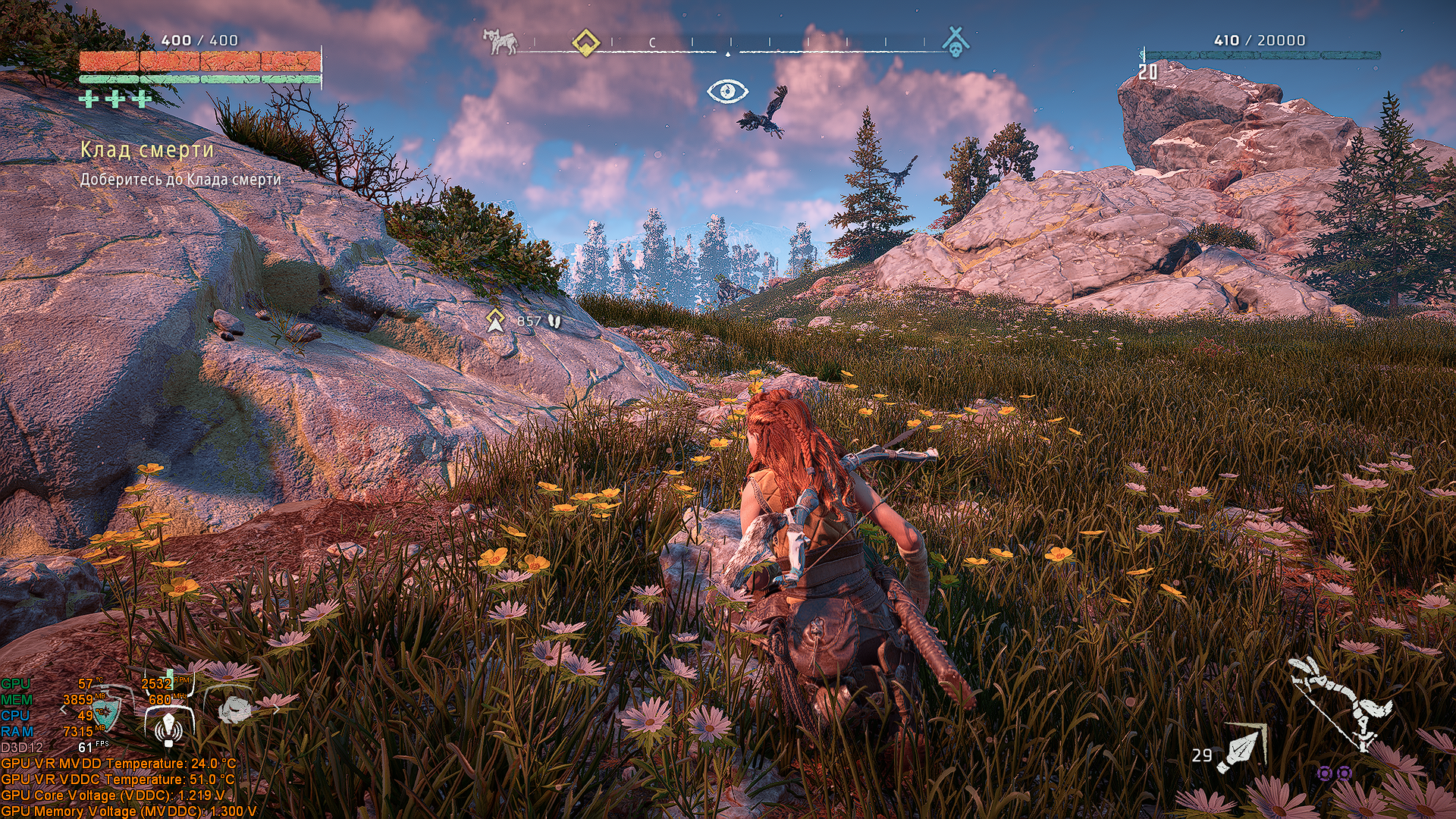
Task: Select the lure call item slot
Action: point(168,728)
